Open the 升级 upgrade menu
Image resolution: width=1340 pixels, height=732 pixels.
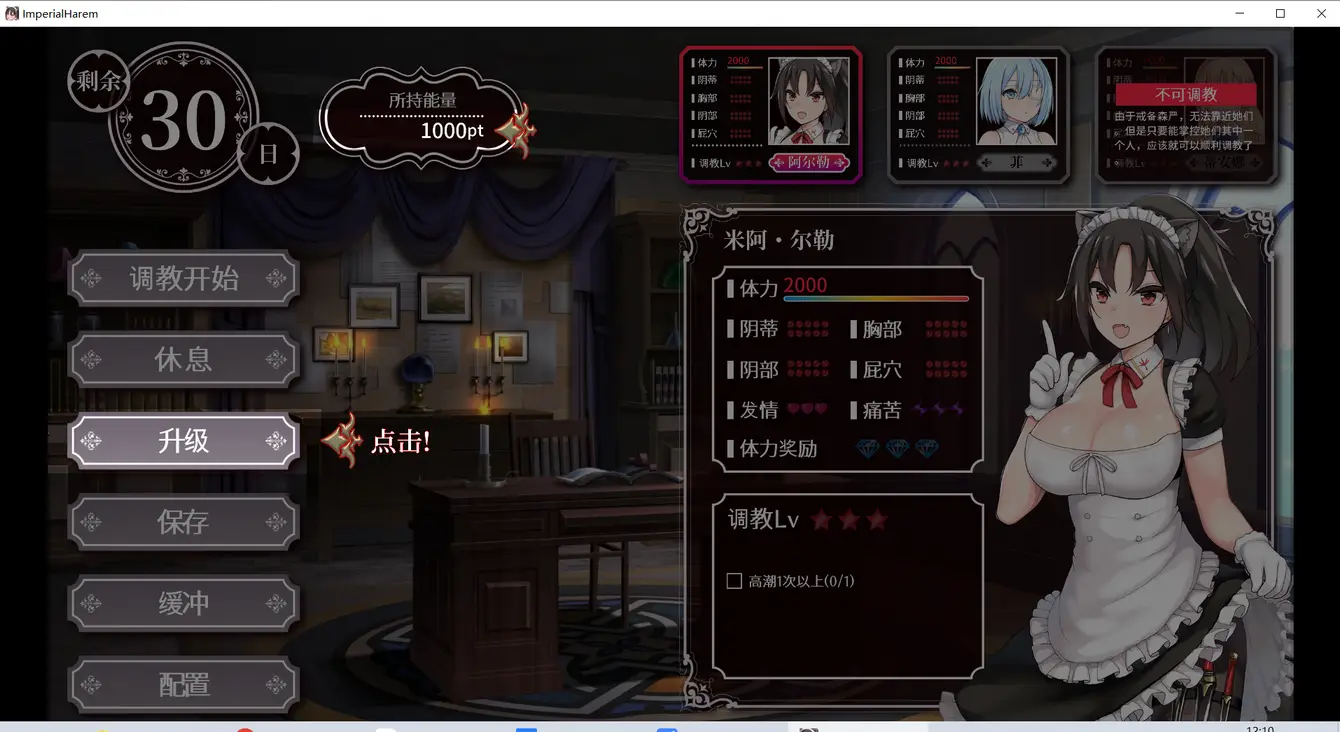click(183, 441)
